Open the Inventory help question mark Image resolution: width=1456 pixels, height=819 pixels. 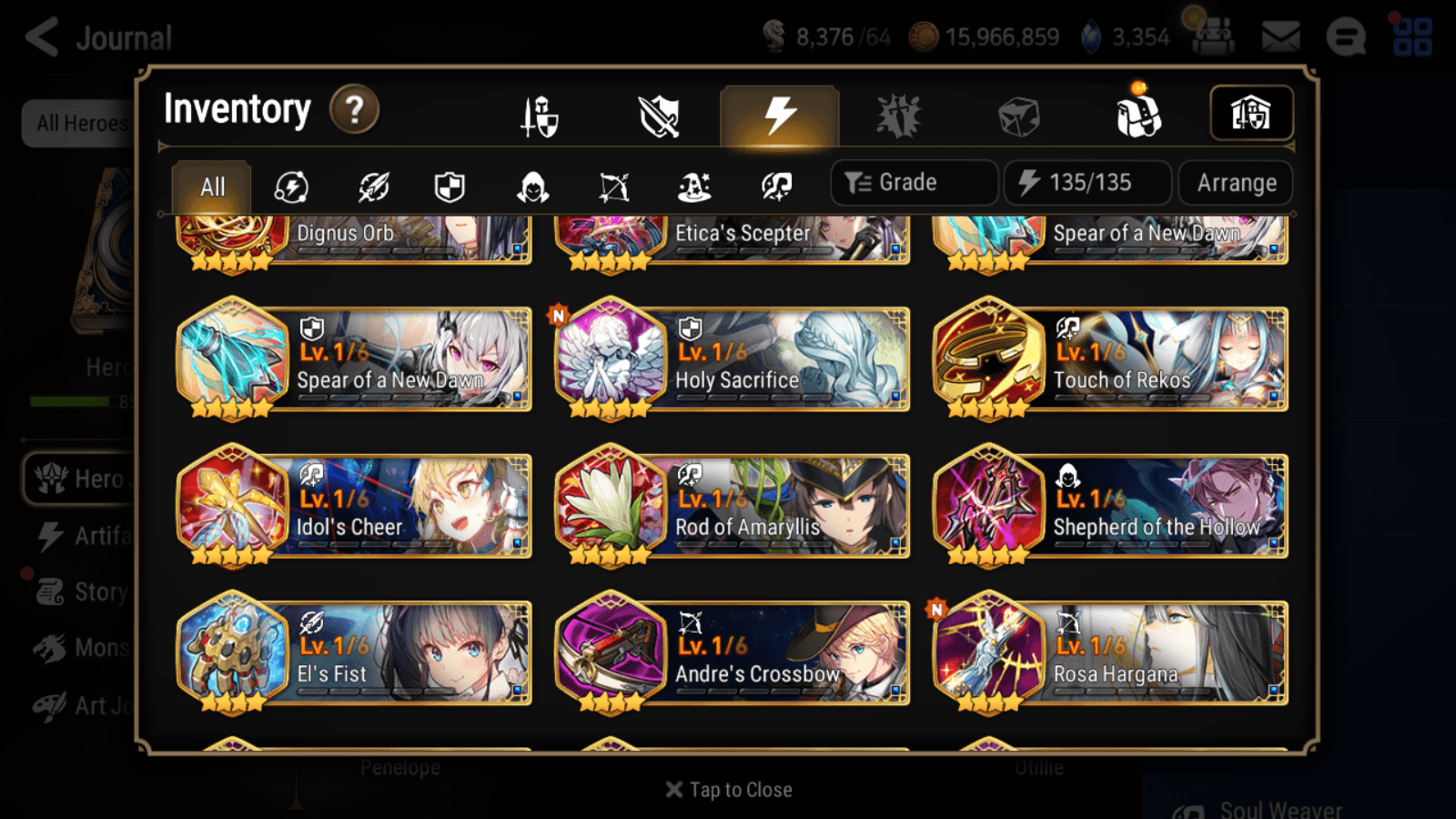354,109
